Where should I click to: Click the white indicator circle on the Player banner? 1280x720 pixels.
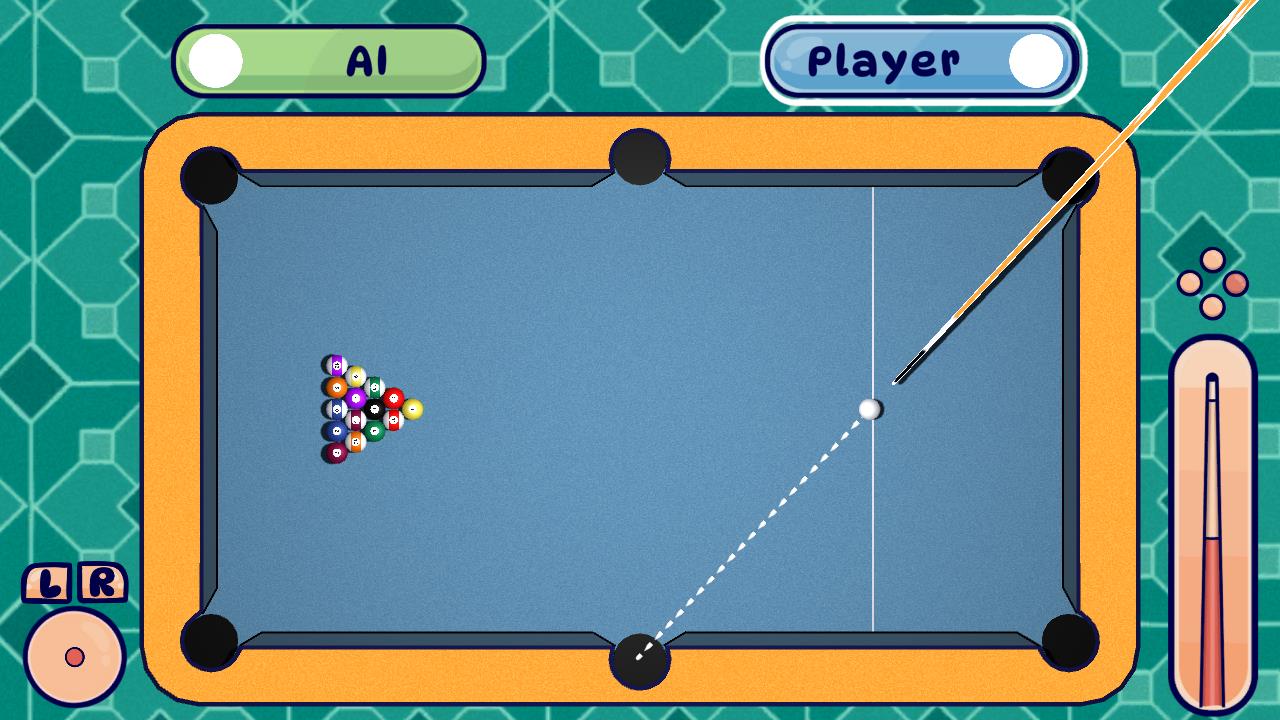[x=1036, y=60]
